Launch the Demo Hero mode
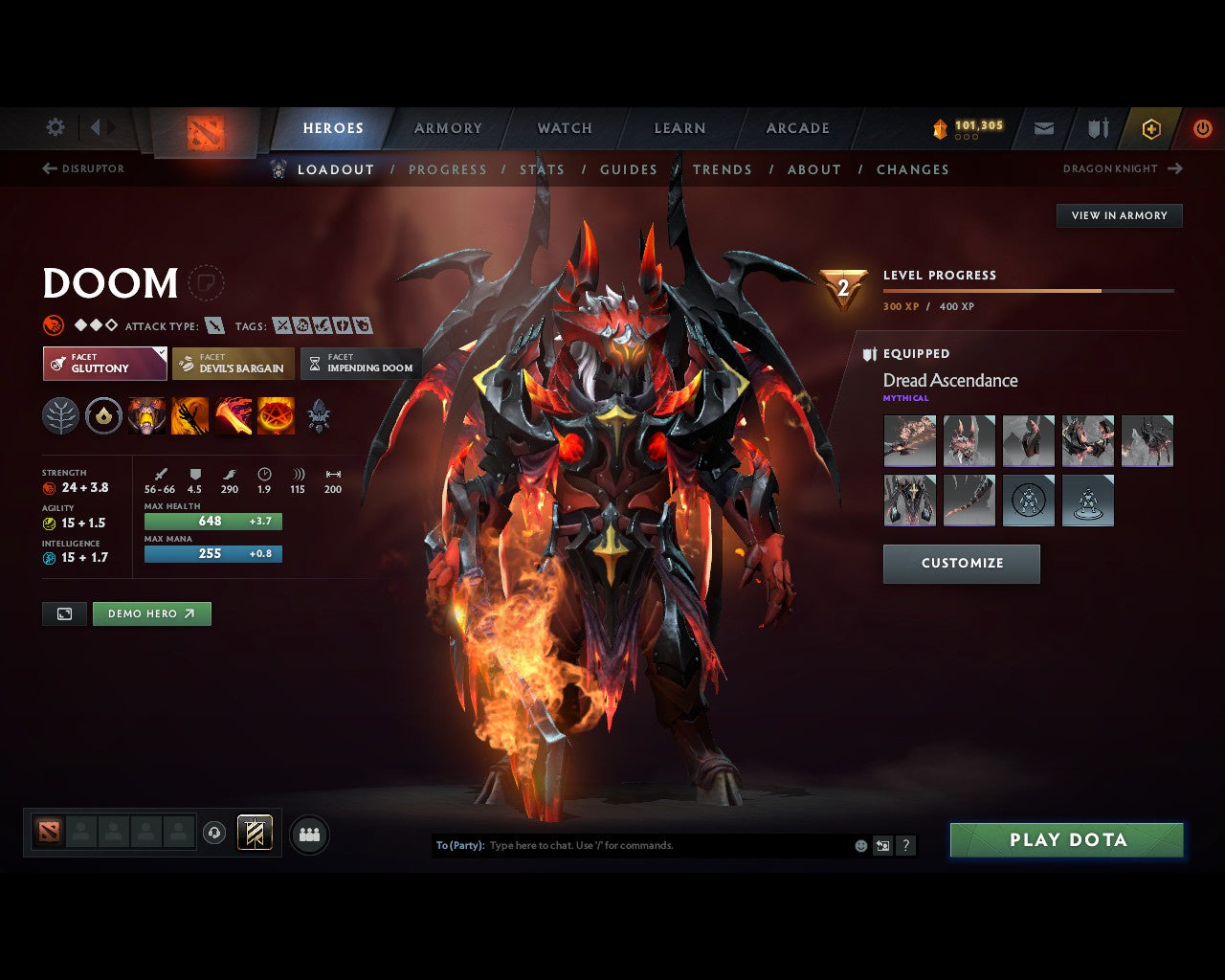The height and width of the screenshot is (980, 1225). click(151, 613)
